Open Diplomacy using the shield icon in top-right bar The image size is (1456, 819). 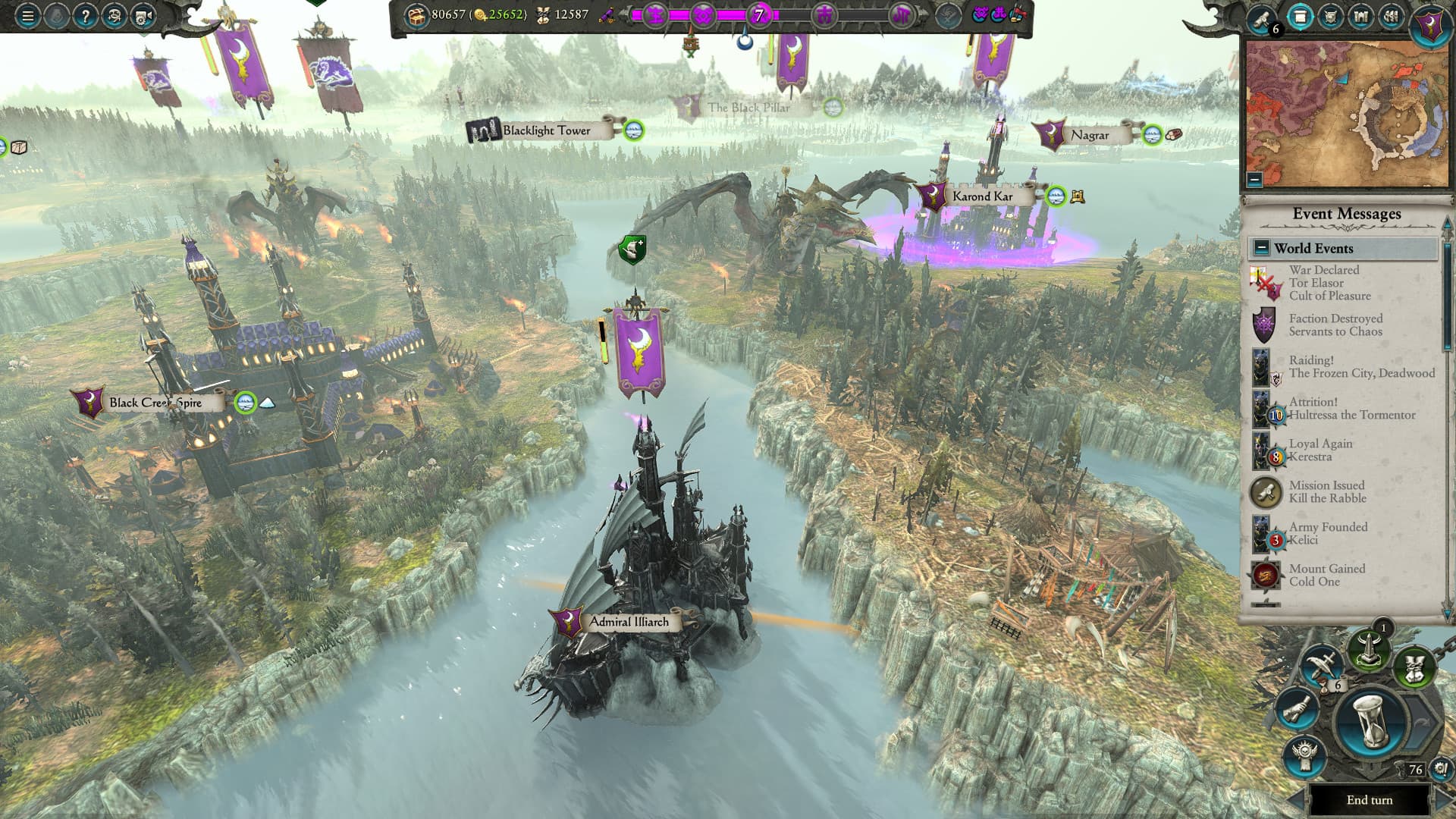[1331, 17]
